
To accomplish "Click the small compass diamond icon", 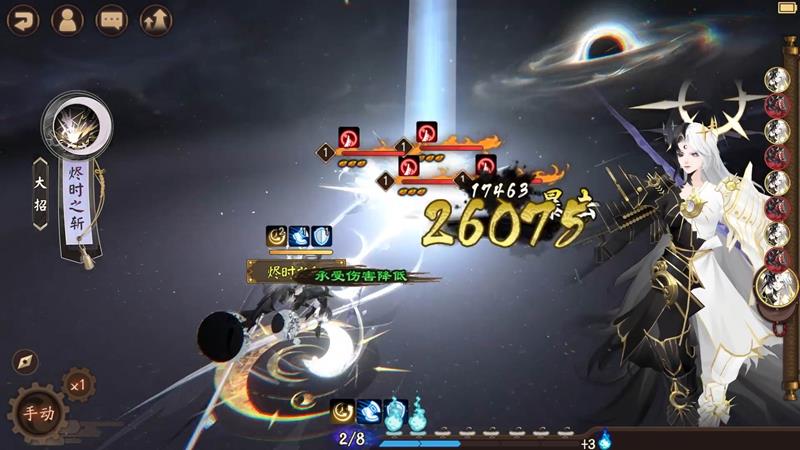I will 25,362.
